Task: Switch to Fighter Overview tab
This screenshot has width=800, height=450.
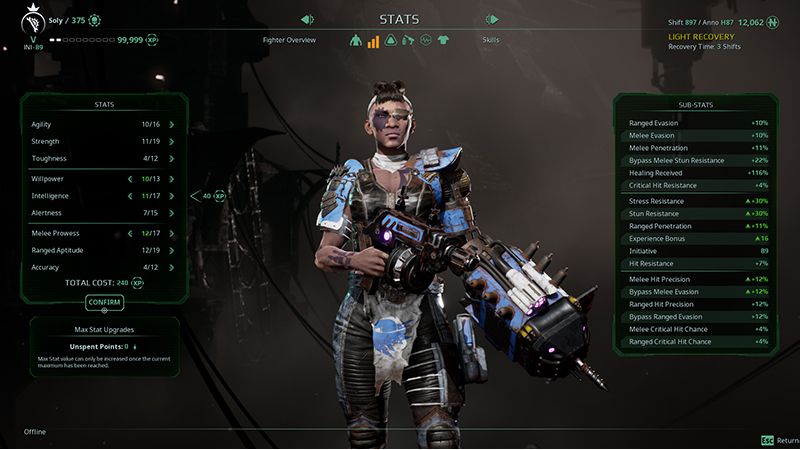Action: pos(290,40)
